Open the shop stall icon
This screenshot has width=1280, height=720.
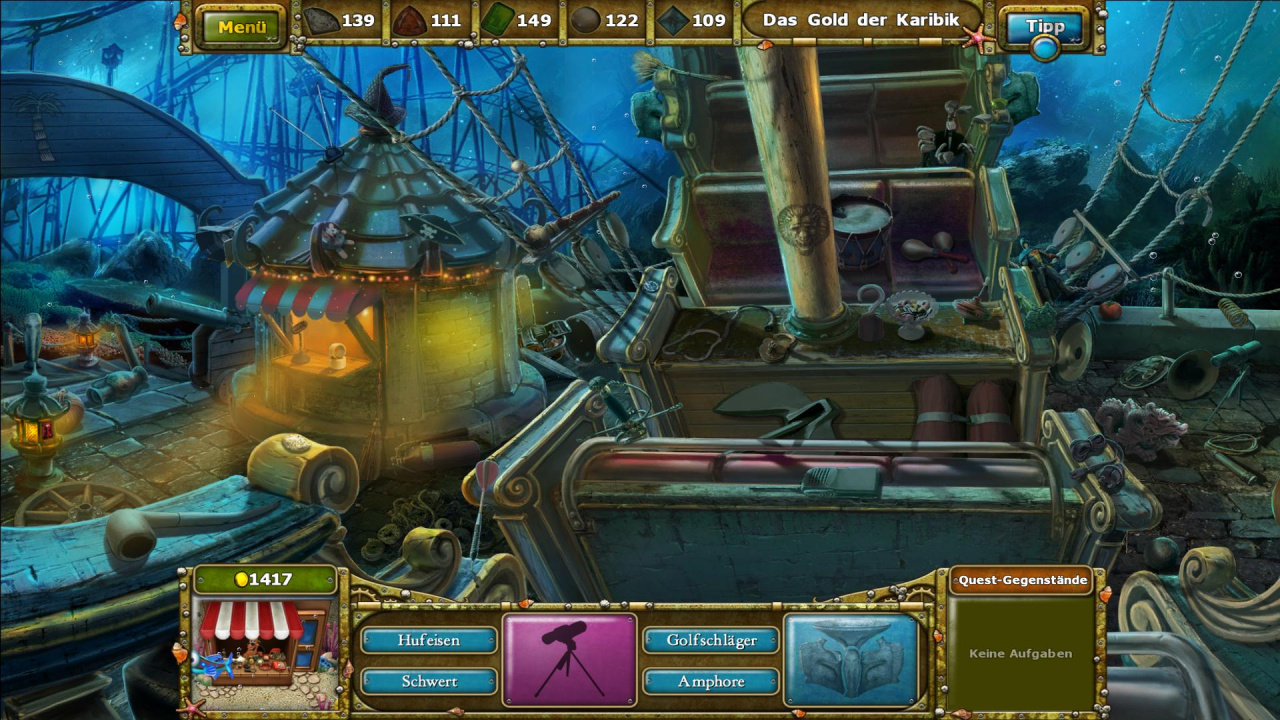tap(264, 641)
